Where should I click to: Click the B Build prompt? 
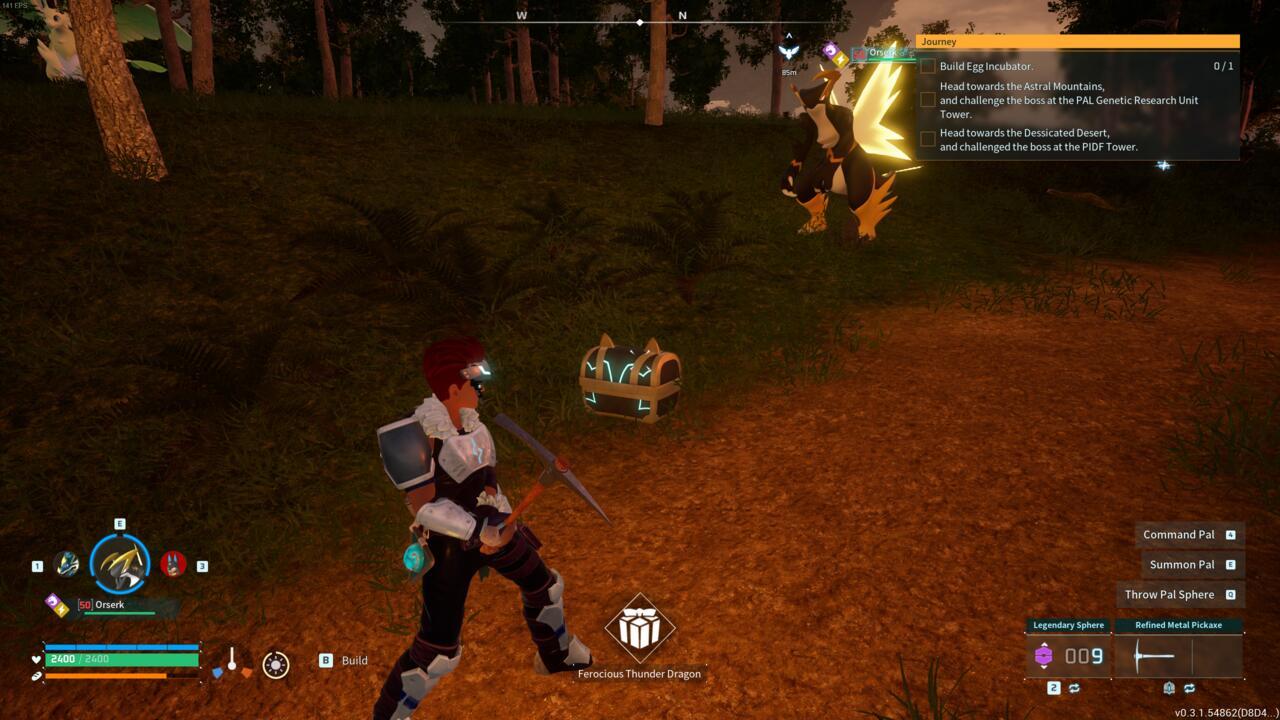click(340, 660)
